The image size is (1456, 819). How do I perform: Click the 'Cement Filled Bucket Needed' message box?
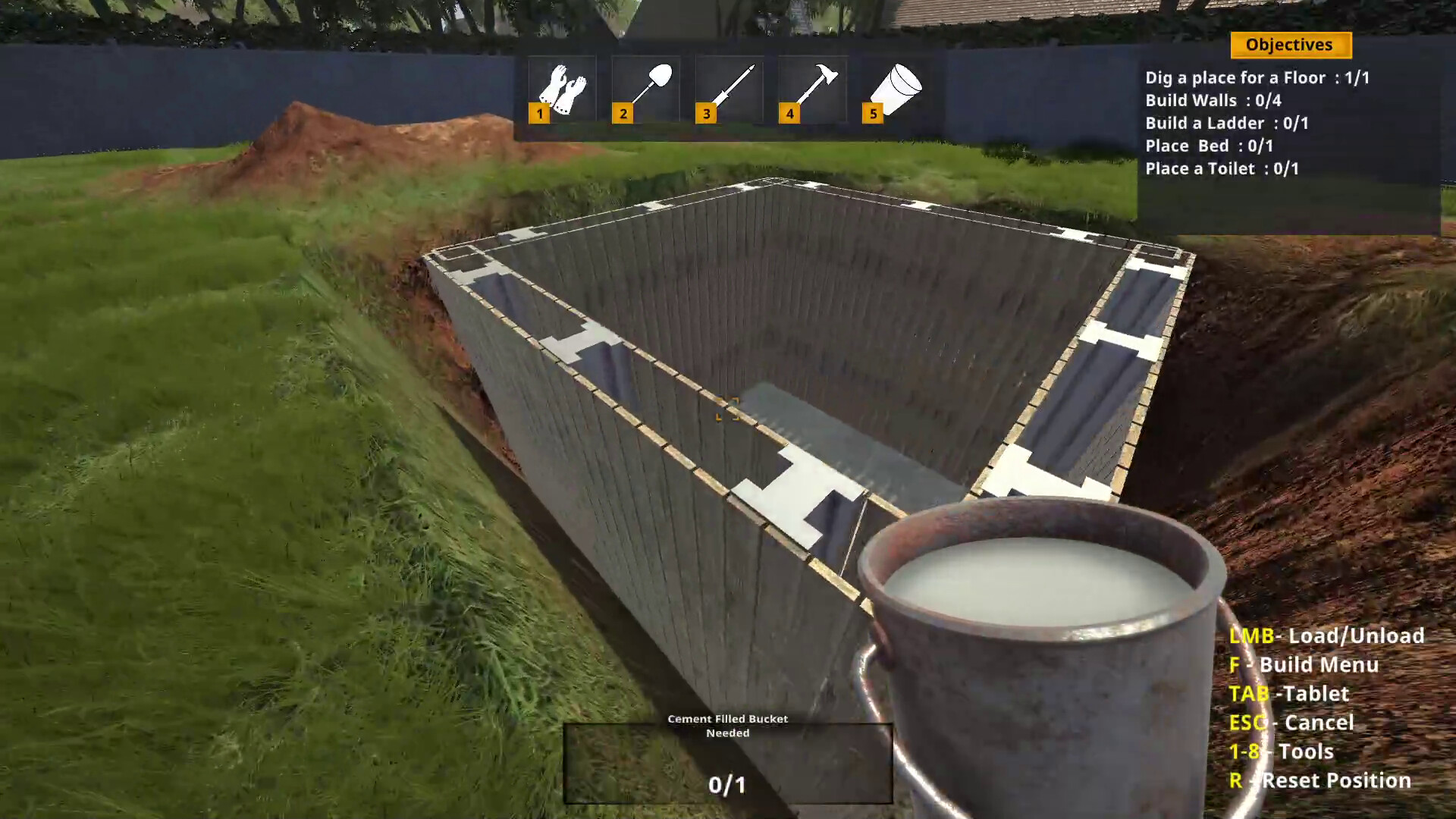[x=727, y=726]
